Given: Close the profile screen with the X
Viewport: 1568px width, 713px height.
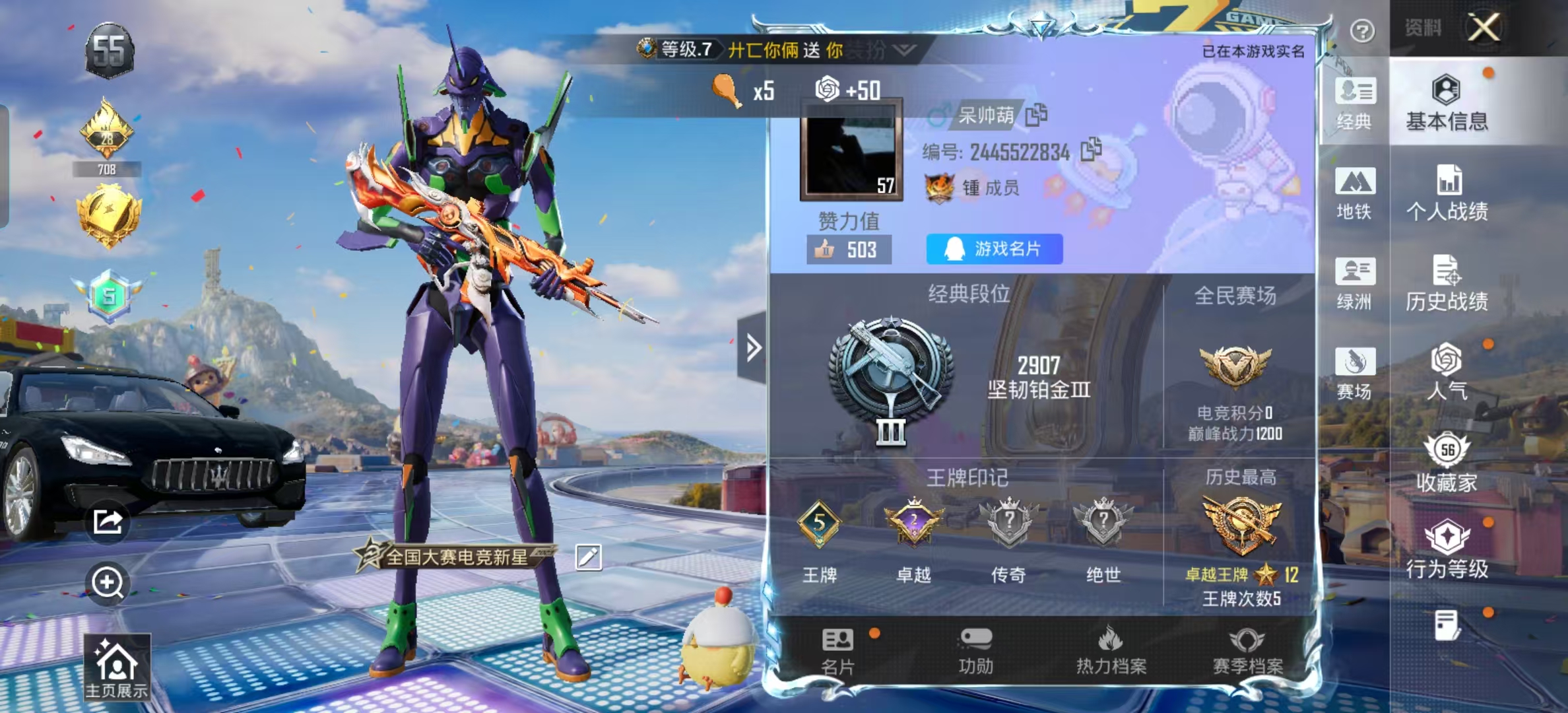Looking at the screenshot, I should 1484,28.
